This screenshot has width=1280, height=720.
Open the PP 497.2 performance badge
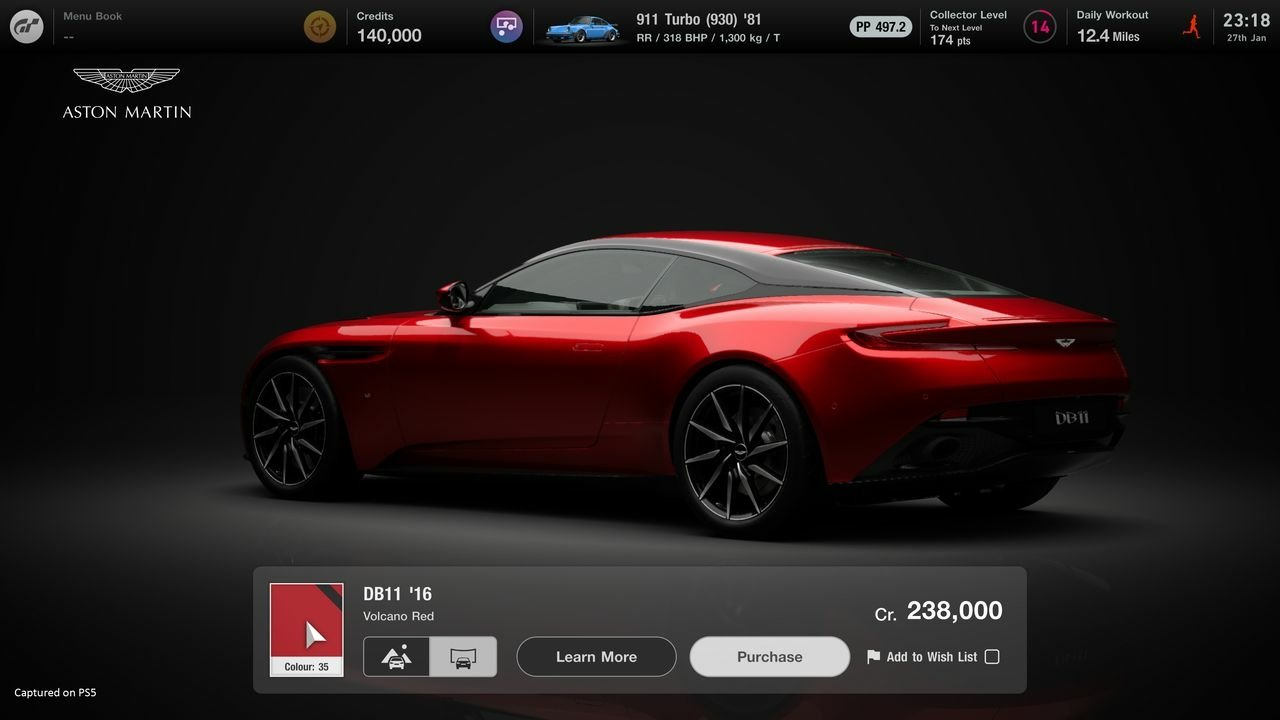880,26
